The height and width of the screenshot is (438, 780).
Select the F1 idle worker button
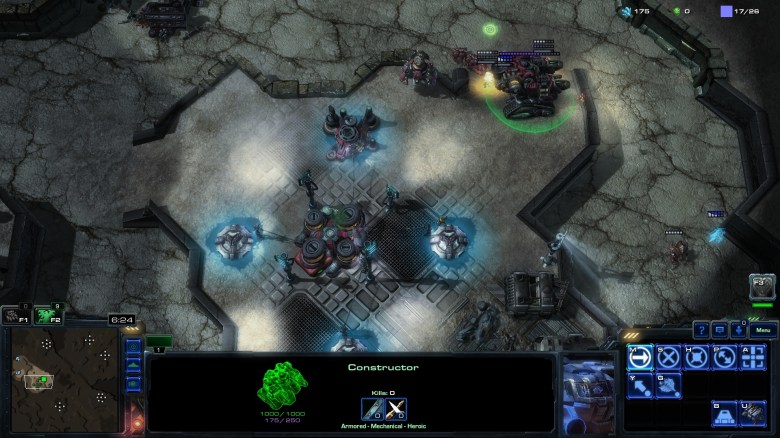pos(14,315)
